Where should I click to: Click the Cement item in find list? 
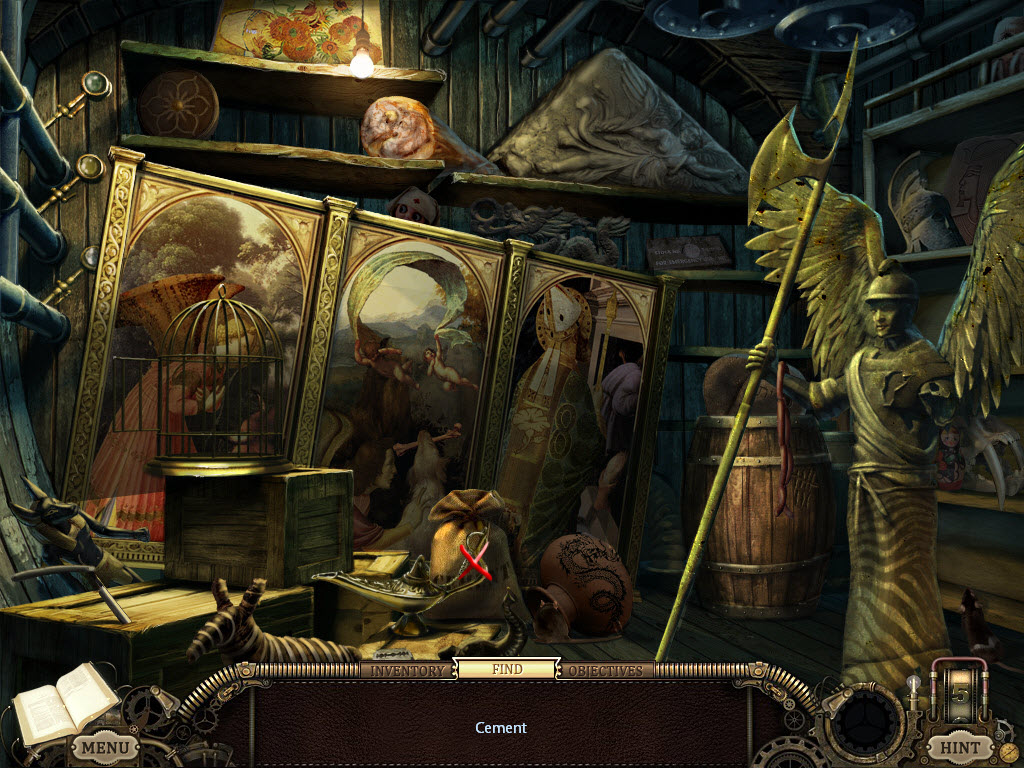pyautogui.click(x=501, y=728)
